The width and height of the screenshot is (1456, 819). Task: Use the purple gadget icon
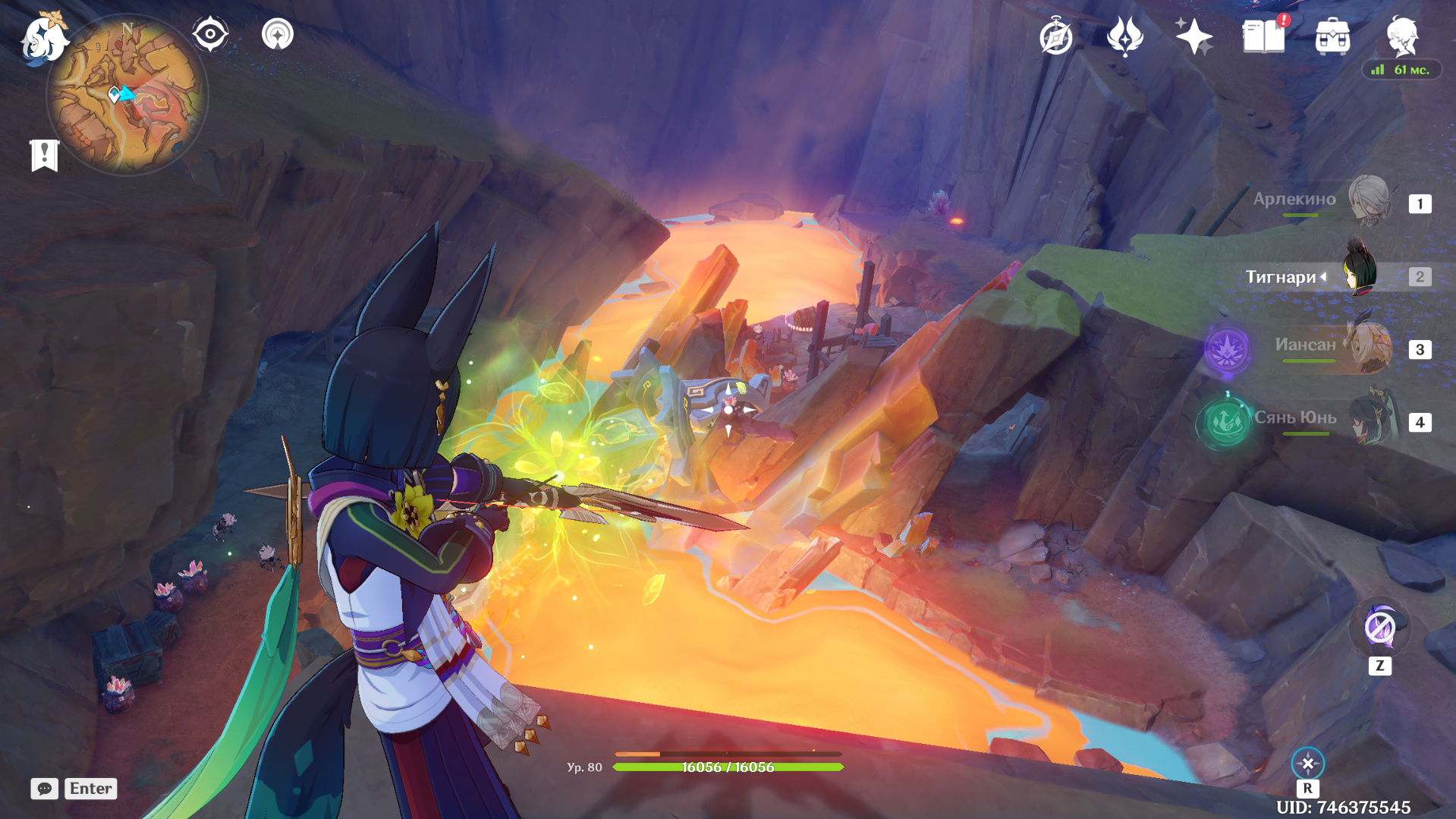(1379, 628)
